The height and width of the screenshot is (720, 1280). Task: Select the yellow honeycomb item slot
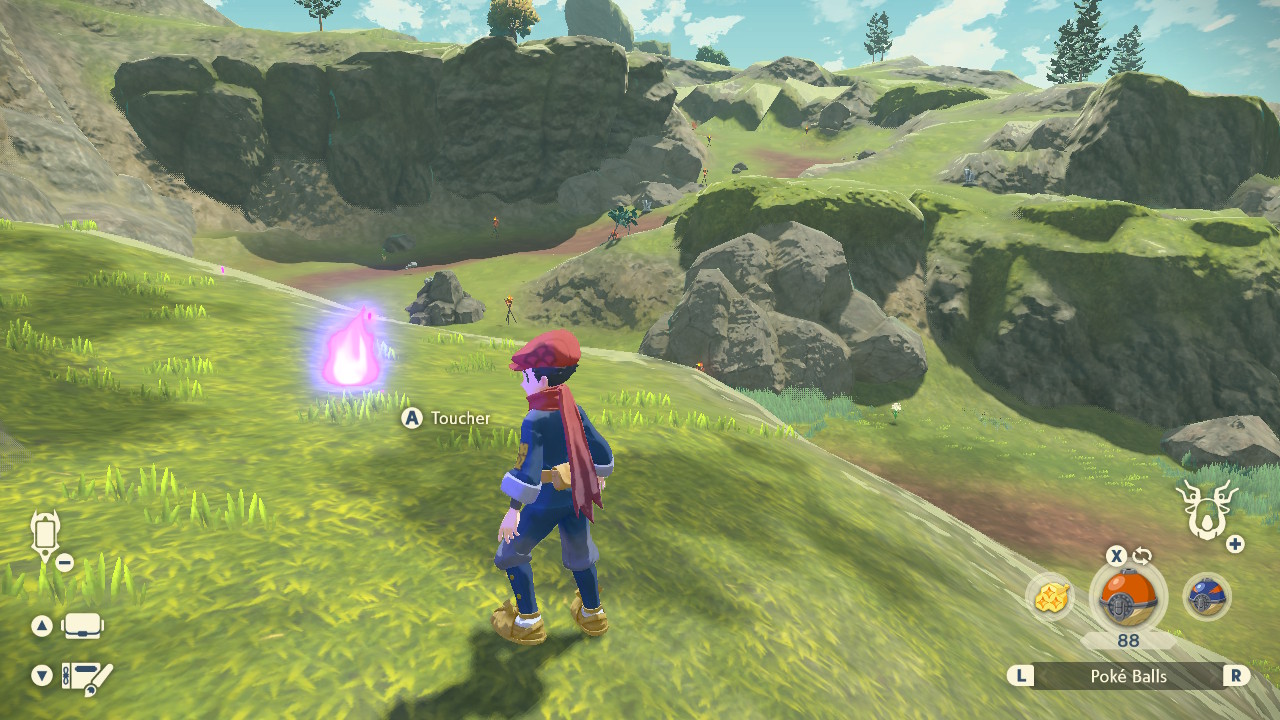point(1050,597)
